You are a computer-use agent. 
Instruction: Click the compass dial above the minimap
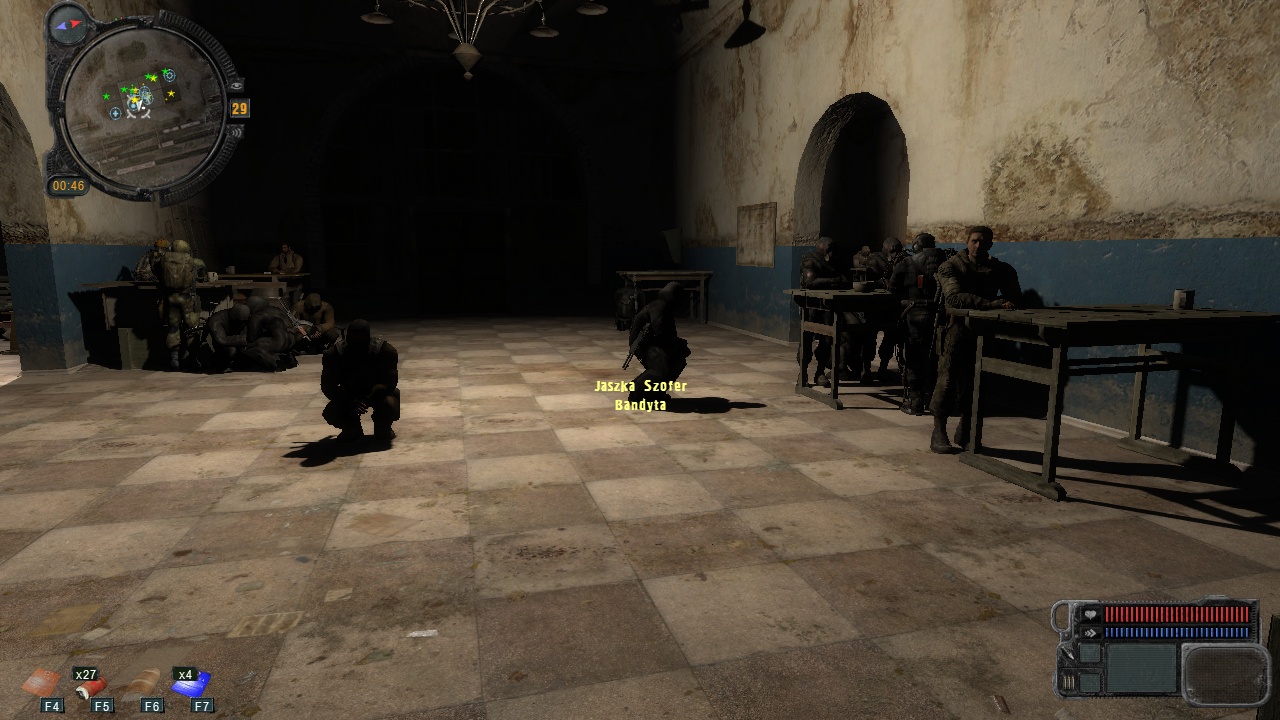click(68, 22)
